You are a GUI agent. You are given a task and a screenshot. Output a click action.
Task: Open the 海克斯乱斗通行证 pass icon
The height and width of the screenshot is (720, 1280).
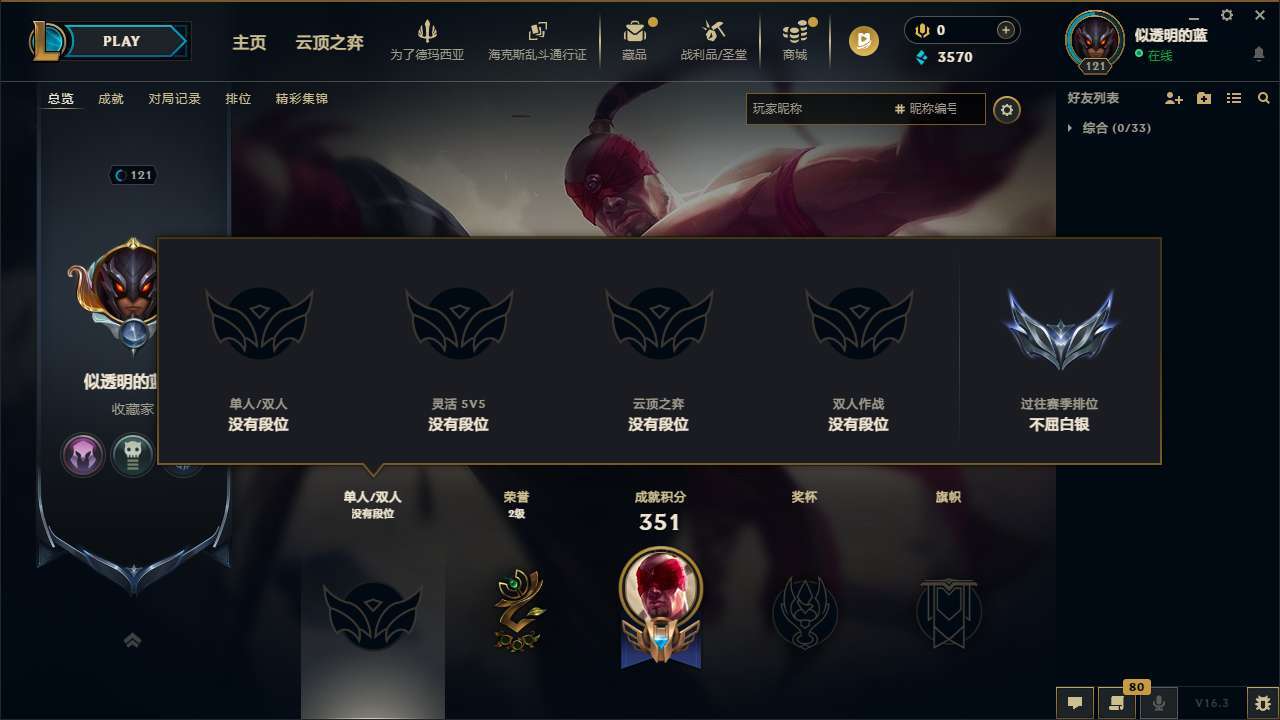[537, 40]
